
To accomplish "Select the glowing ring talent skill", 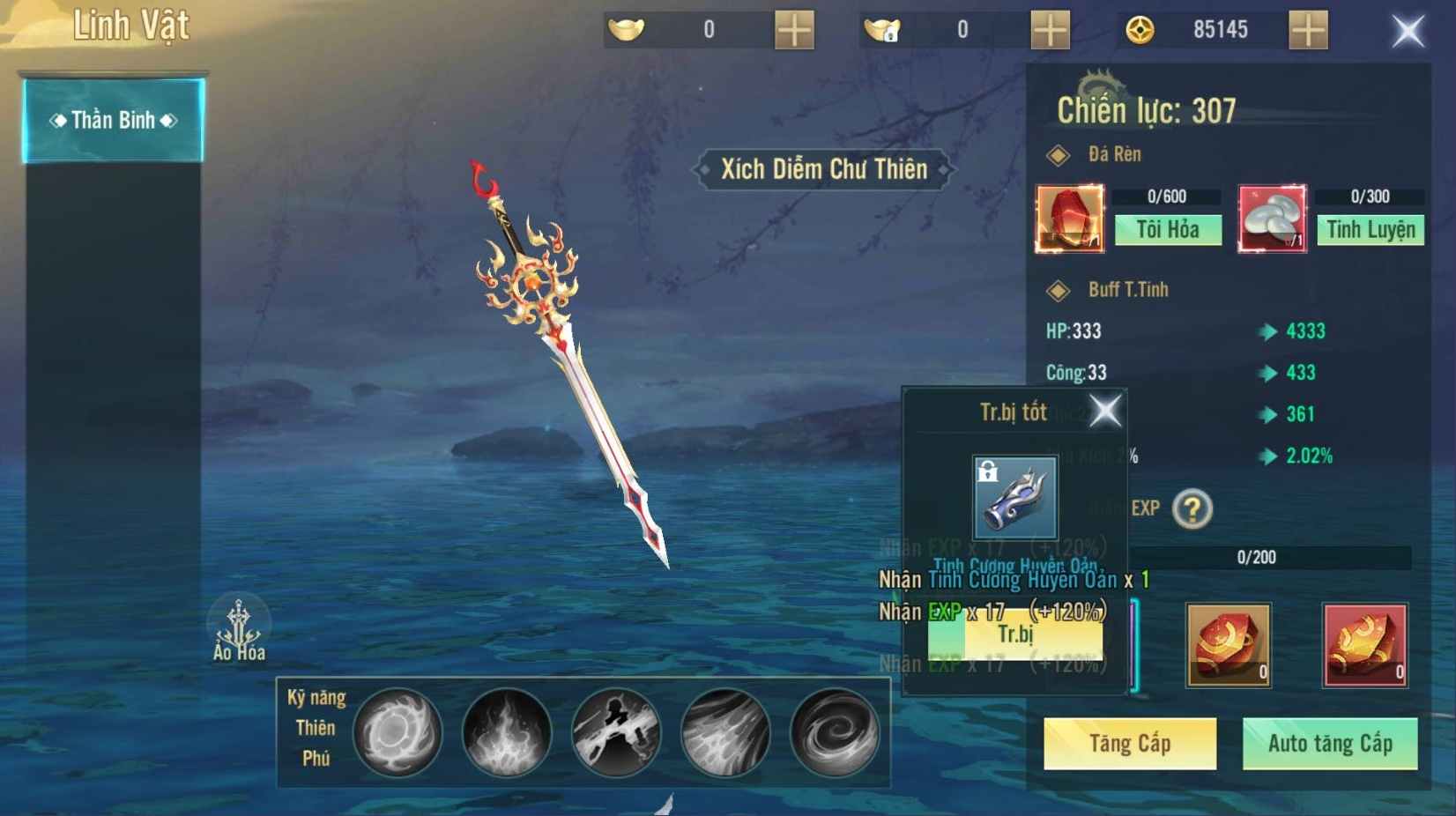I will [x=397, y=733].
